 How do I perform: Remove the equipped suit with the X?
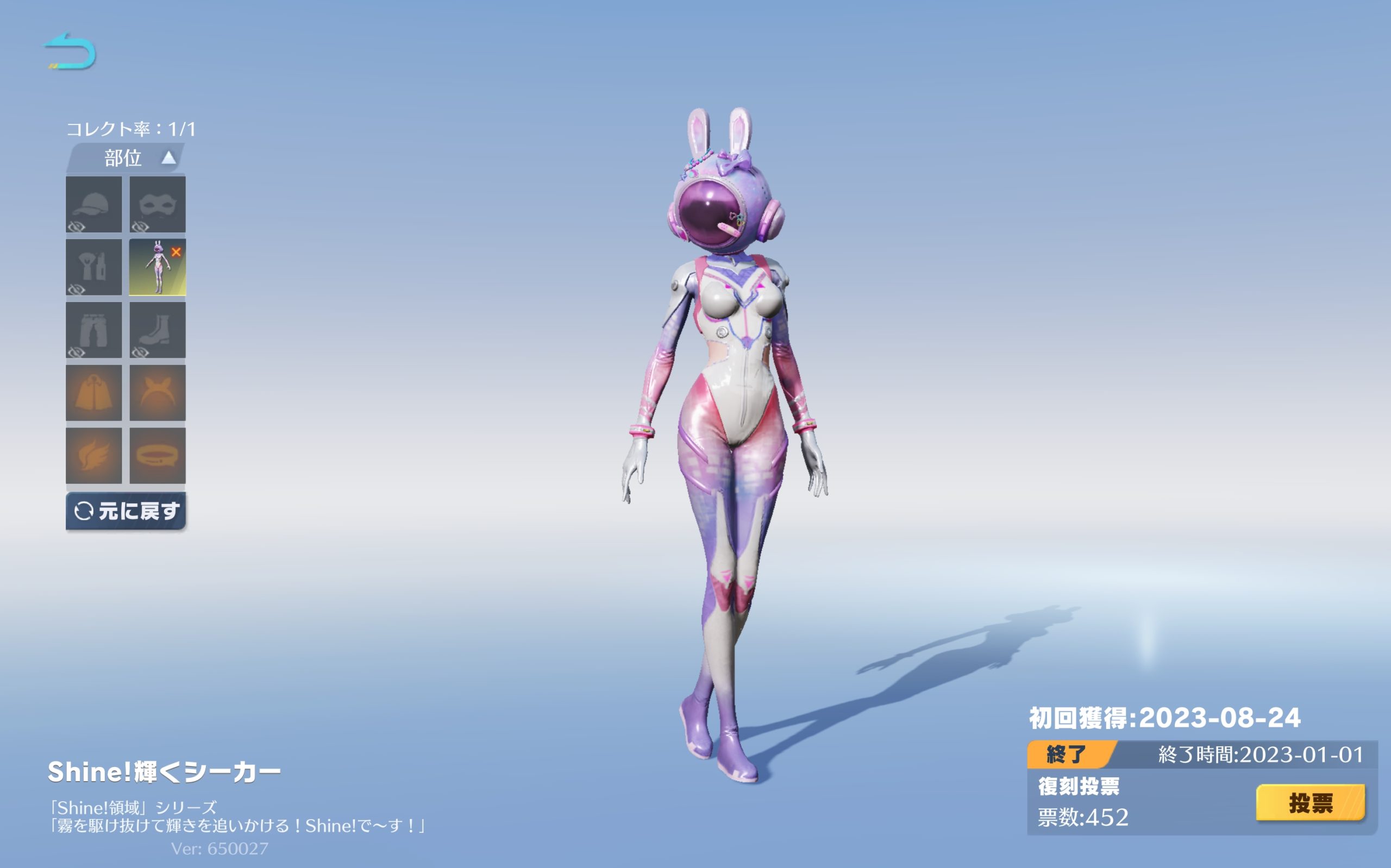(x=176, y=252)
